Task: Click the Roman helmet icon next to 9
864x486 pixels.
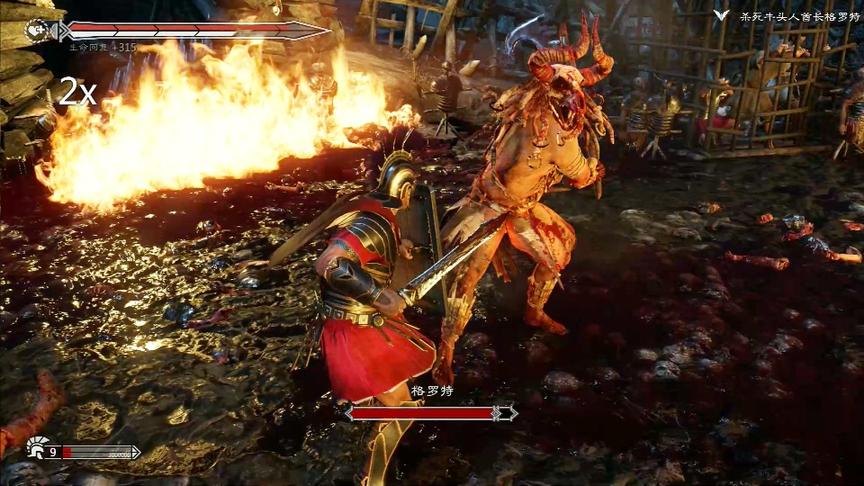Action: pyautogui.click(x=38, y=449)
